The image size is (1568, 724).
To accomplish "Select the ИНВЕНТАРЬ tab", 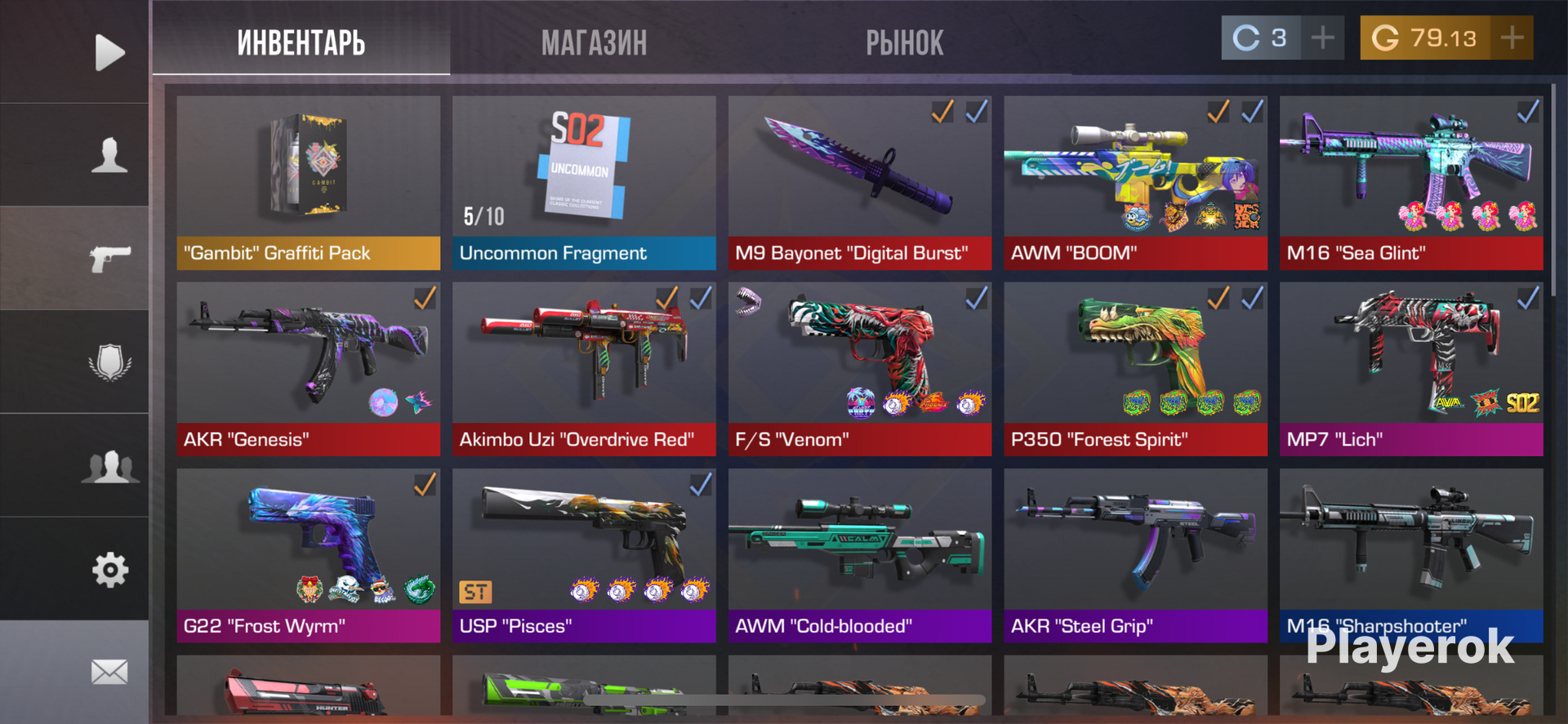I will pyautogui.click(x=301, y=42).
